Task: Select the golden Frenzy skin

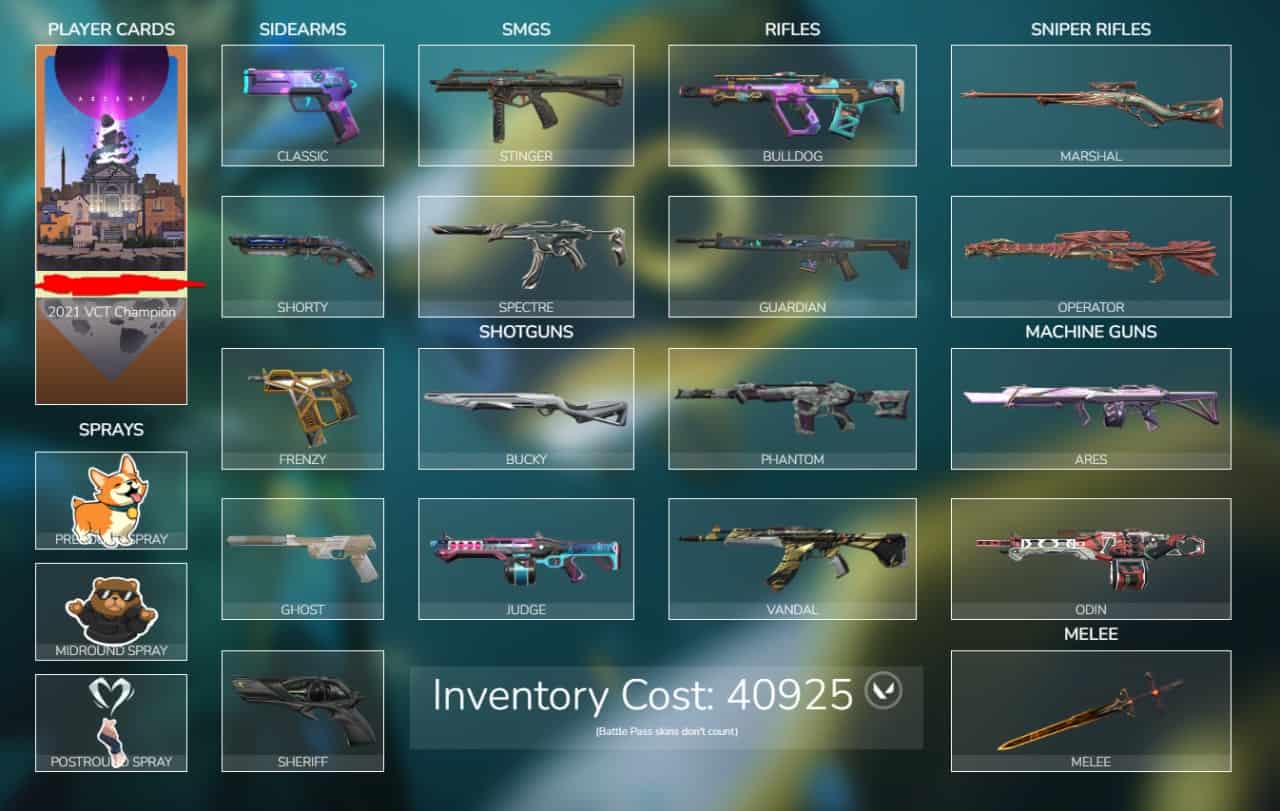Action: 302,403
